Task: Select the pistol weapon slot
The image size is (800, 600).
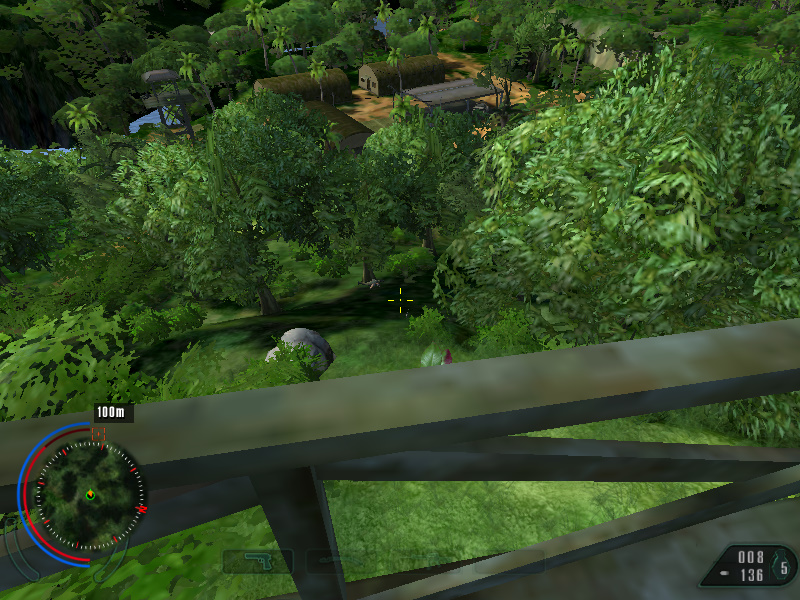Action: (258, 561)
